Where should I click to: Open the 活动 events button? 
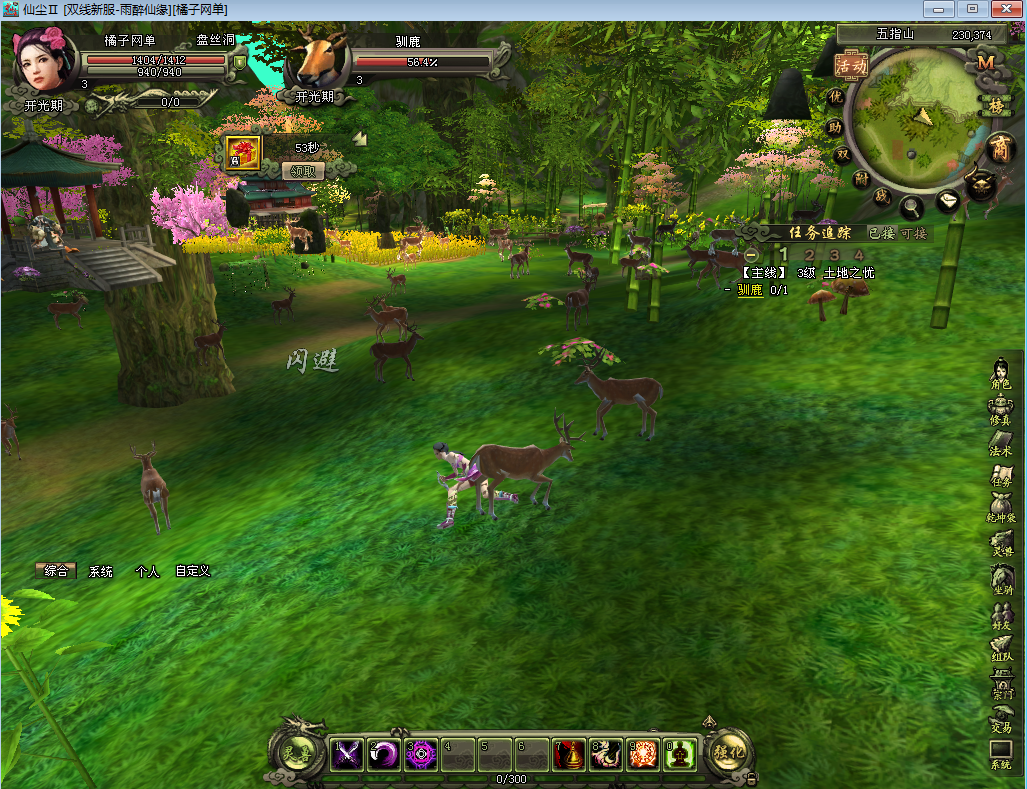click(852, 66)
